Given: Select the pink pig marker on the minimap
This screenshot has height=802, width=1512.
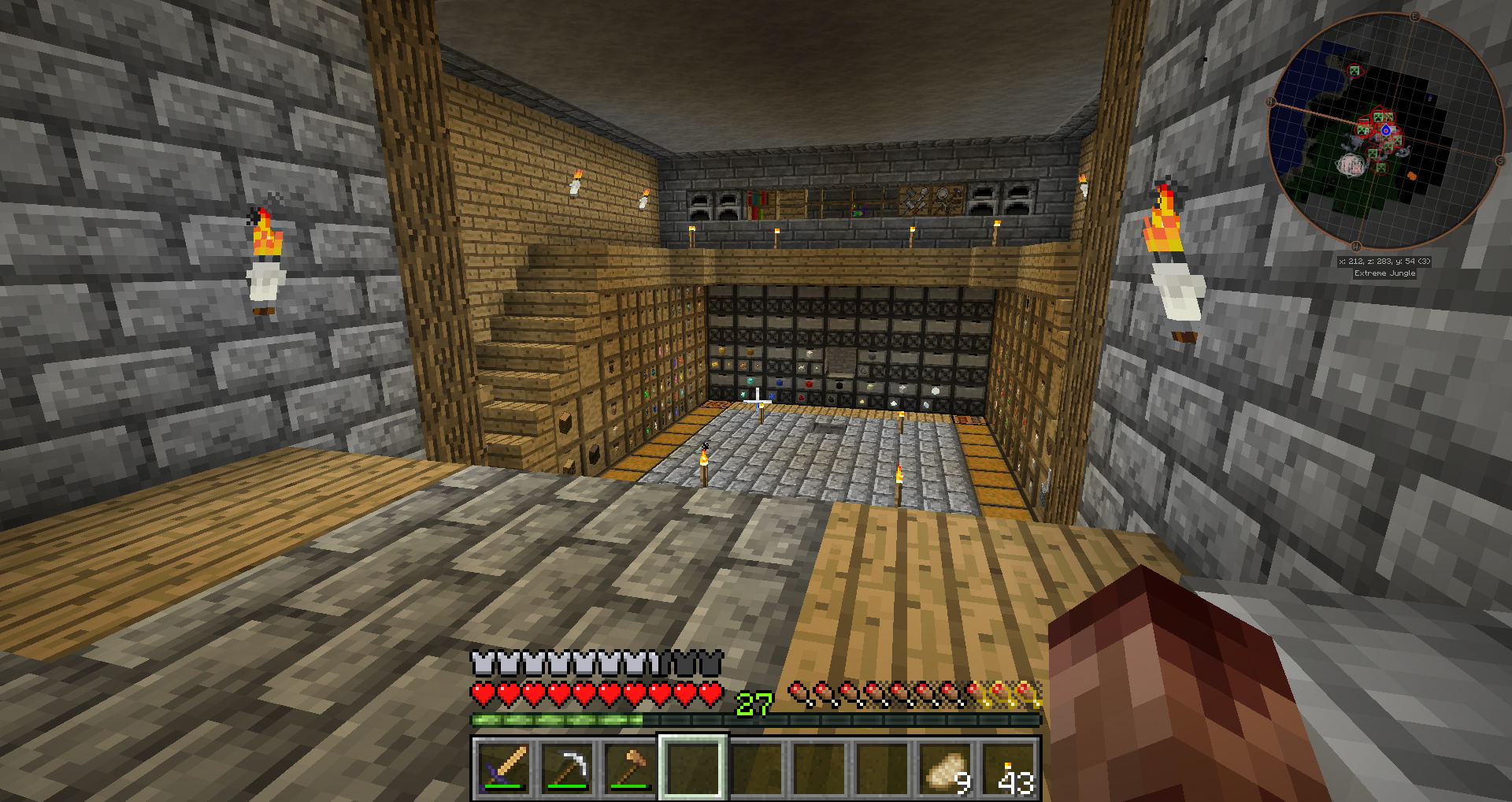Looking at the screenshot, I should (1351, 165).
